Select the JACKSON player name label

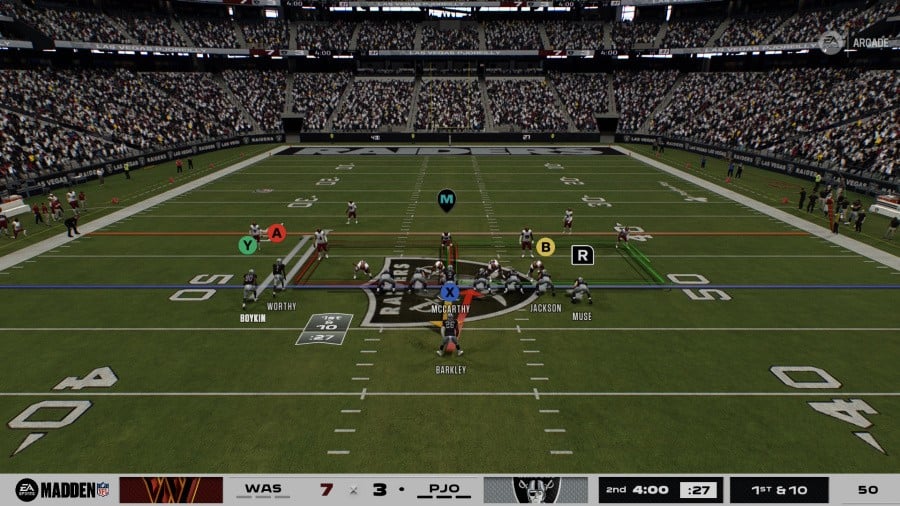(545, 308)
